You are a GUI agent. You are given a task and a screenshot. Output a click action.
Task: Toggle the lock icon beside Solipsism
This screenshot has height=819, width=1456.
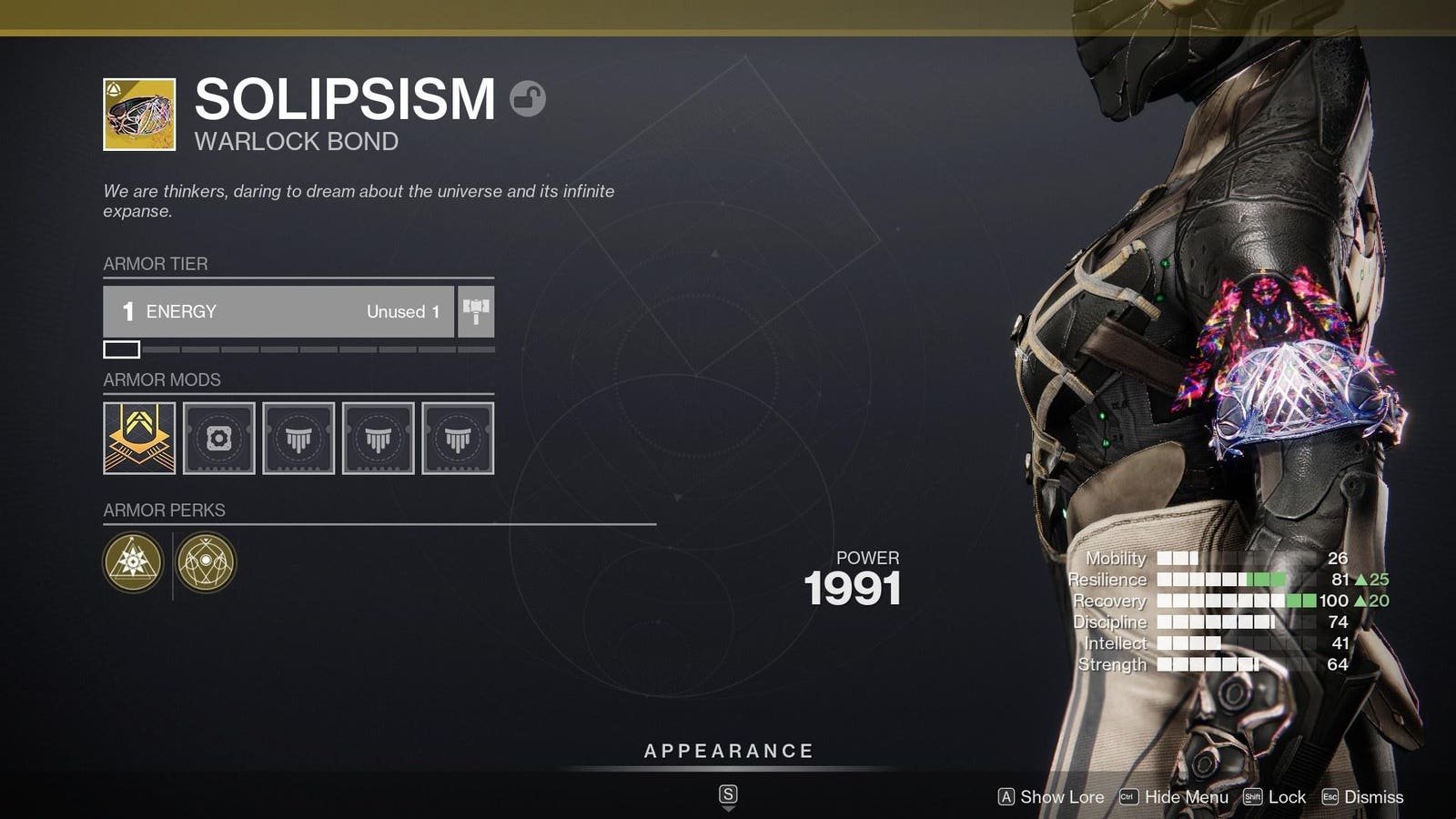(x=527, y=98)
